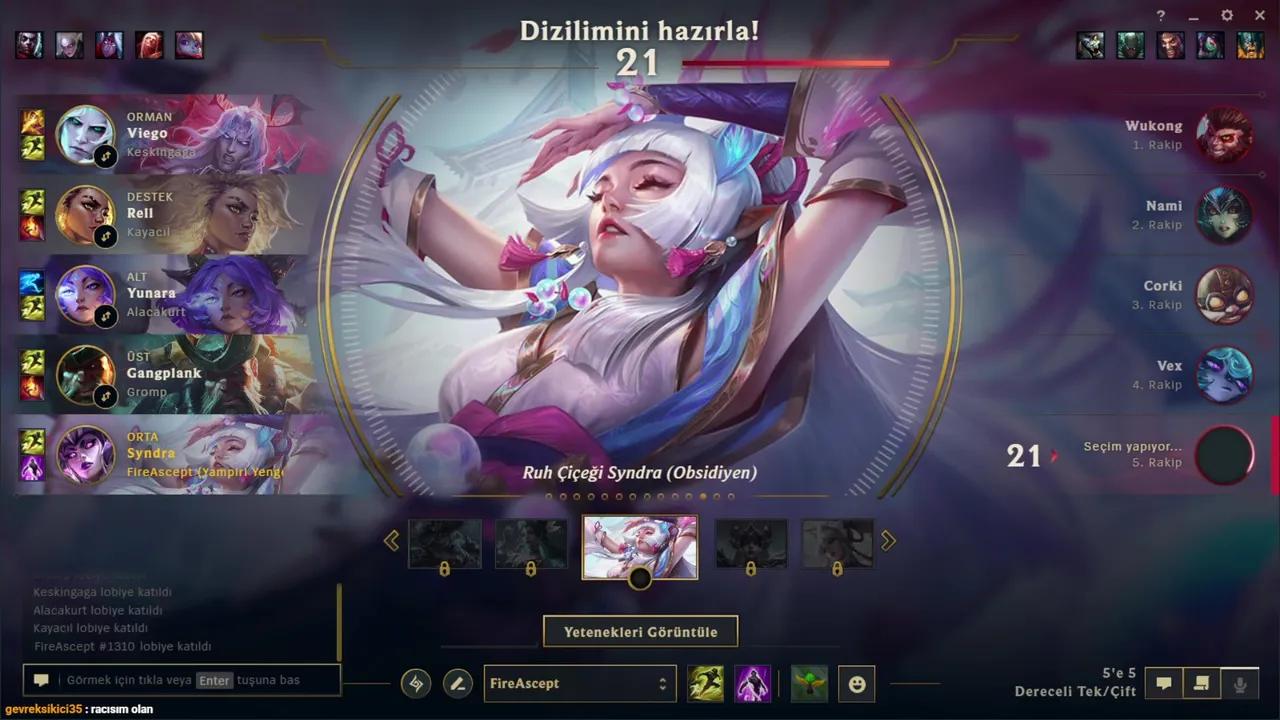
Task: Open the client settings gear icon
Action: [x=1226, y=15]
